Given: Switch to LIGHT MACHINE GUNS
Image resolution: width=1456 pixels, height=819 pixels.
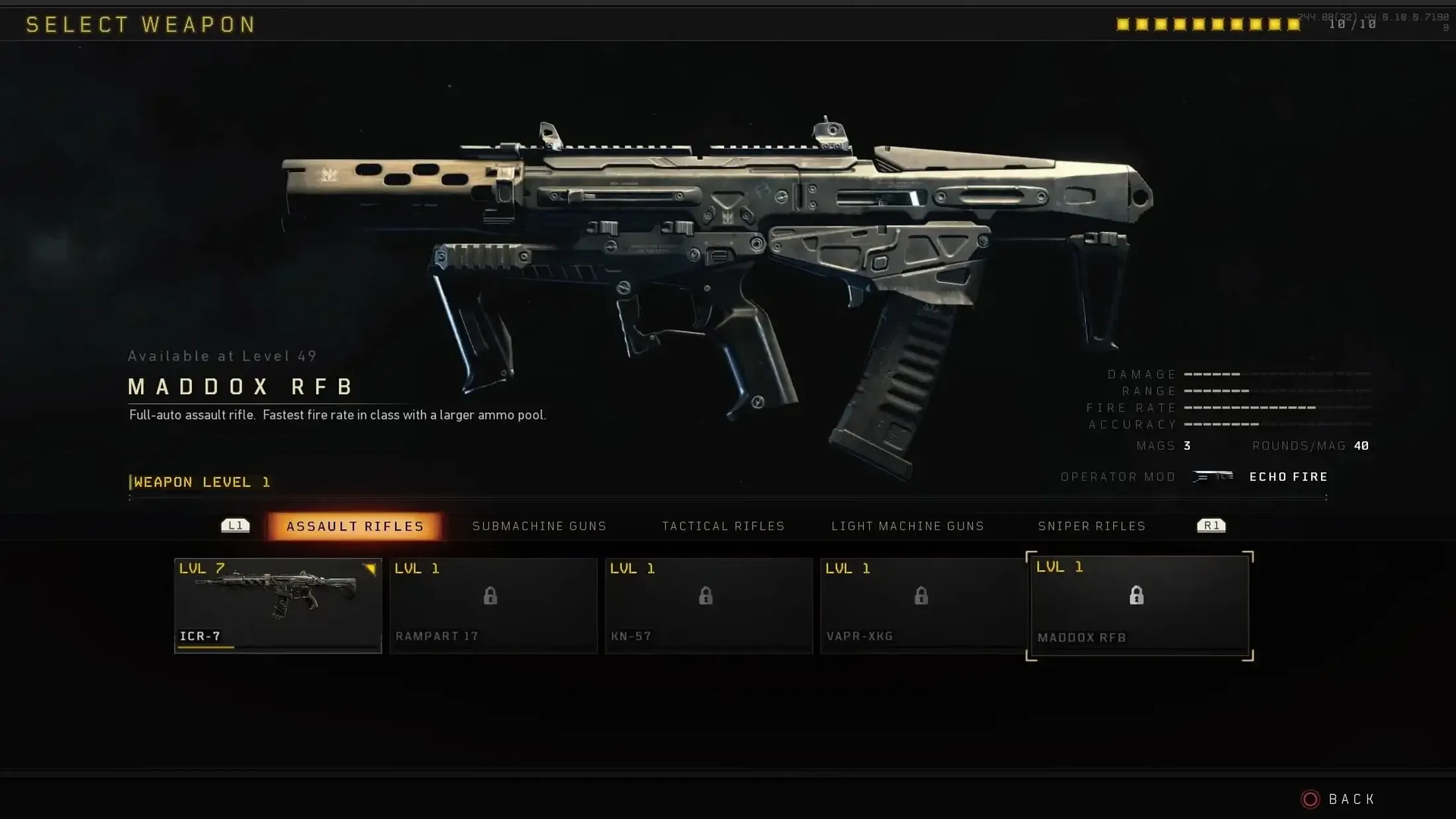Looking at the screenshot, I should click(907, 526).
